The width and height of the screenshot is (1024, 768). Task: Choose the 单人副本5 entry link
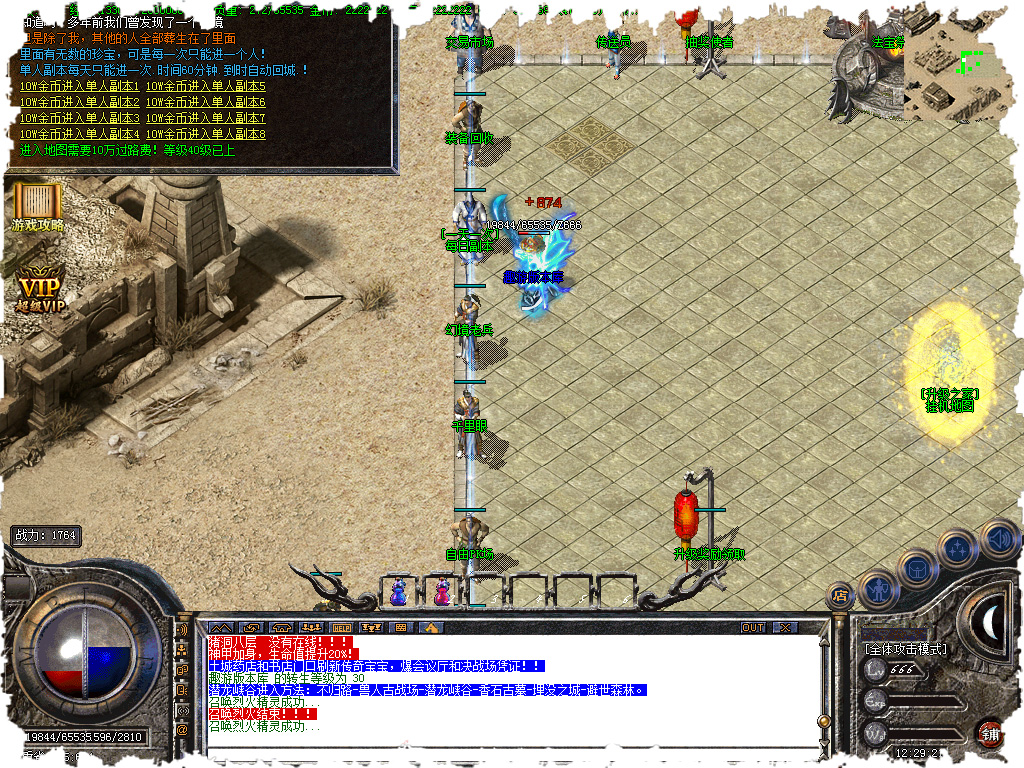click(206, 86)
